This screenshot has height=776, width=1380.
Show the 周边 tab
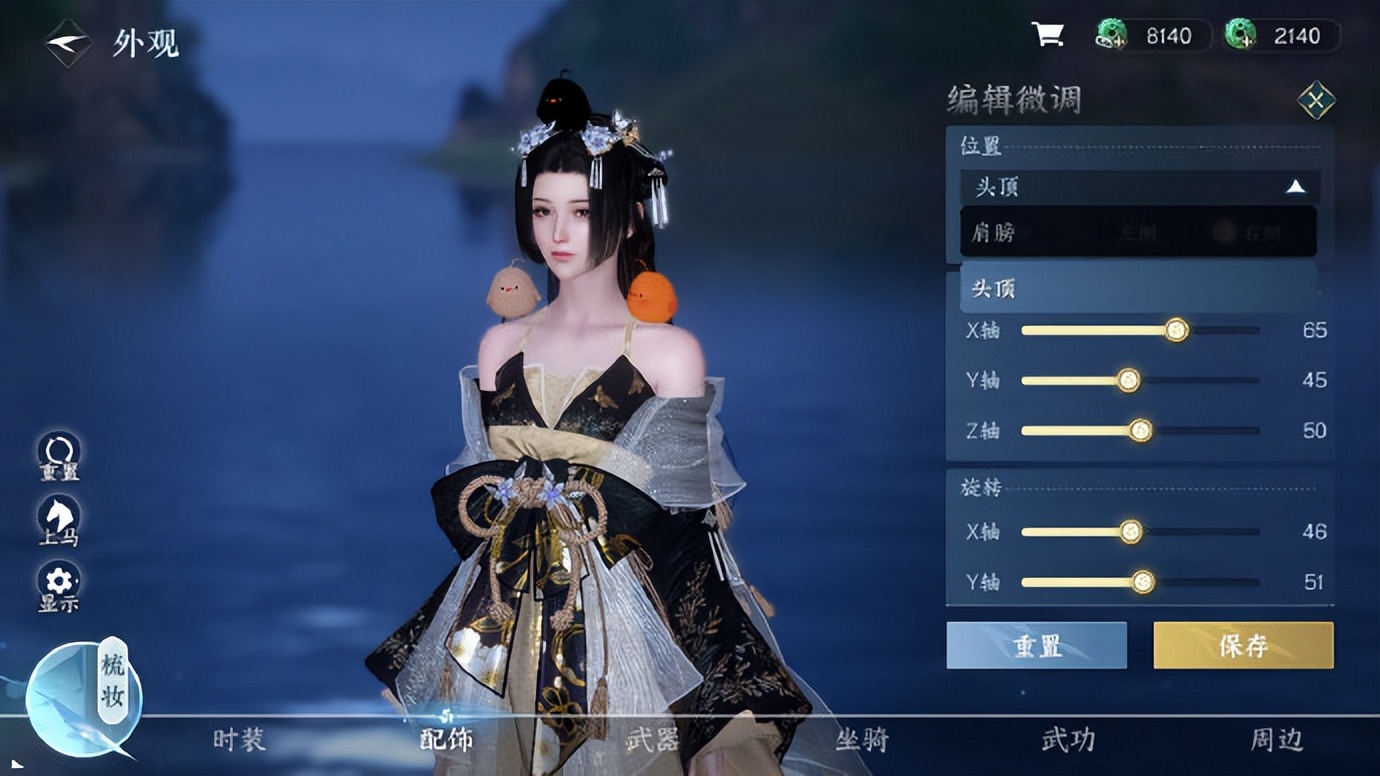tap(1277, 740)
